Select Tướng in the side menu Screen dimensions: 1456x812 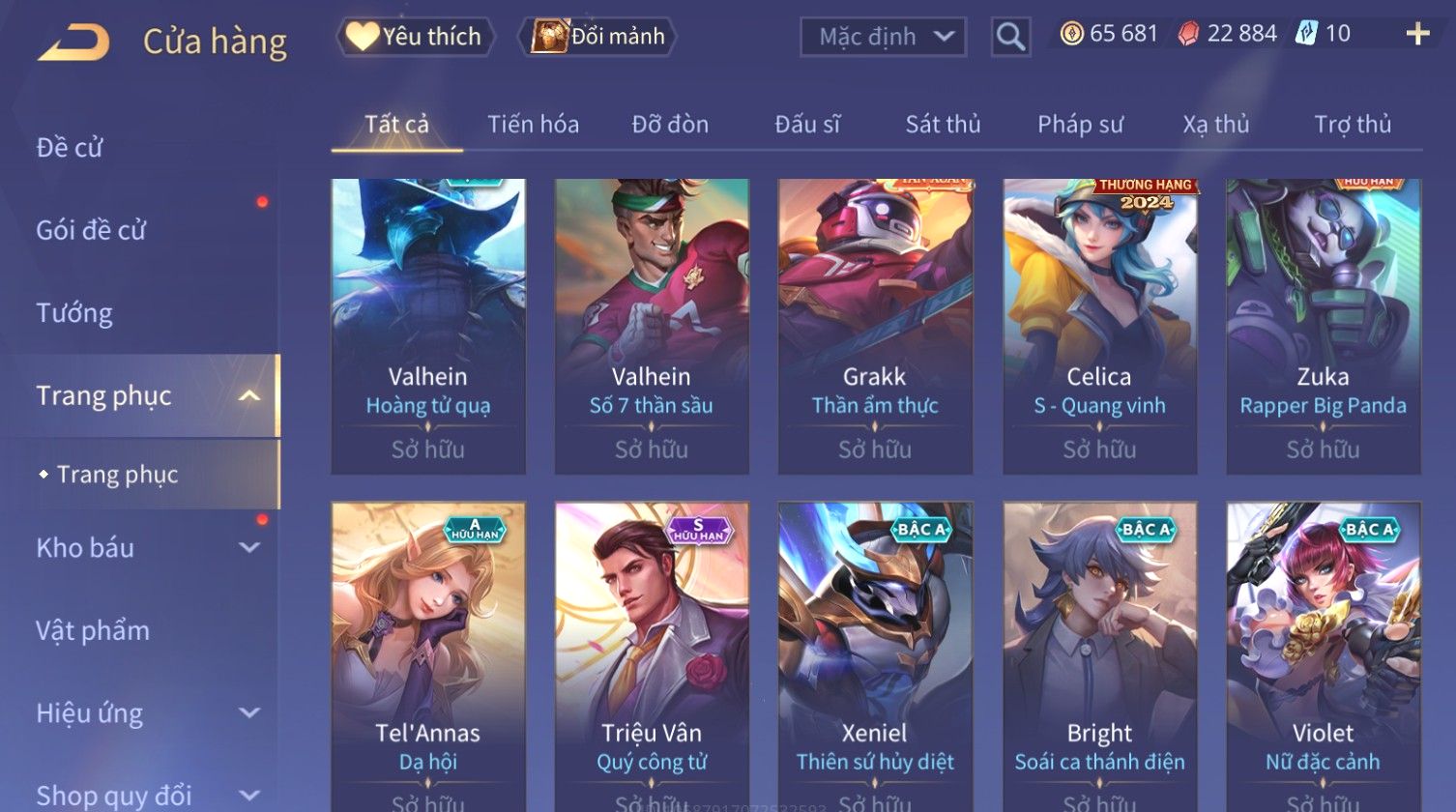tap(74, 313)
